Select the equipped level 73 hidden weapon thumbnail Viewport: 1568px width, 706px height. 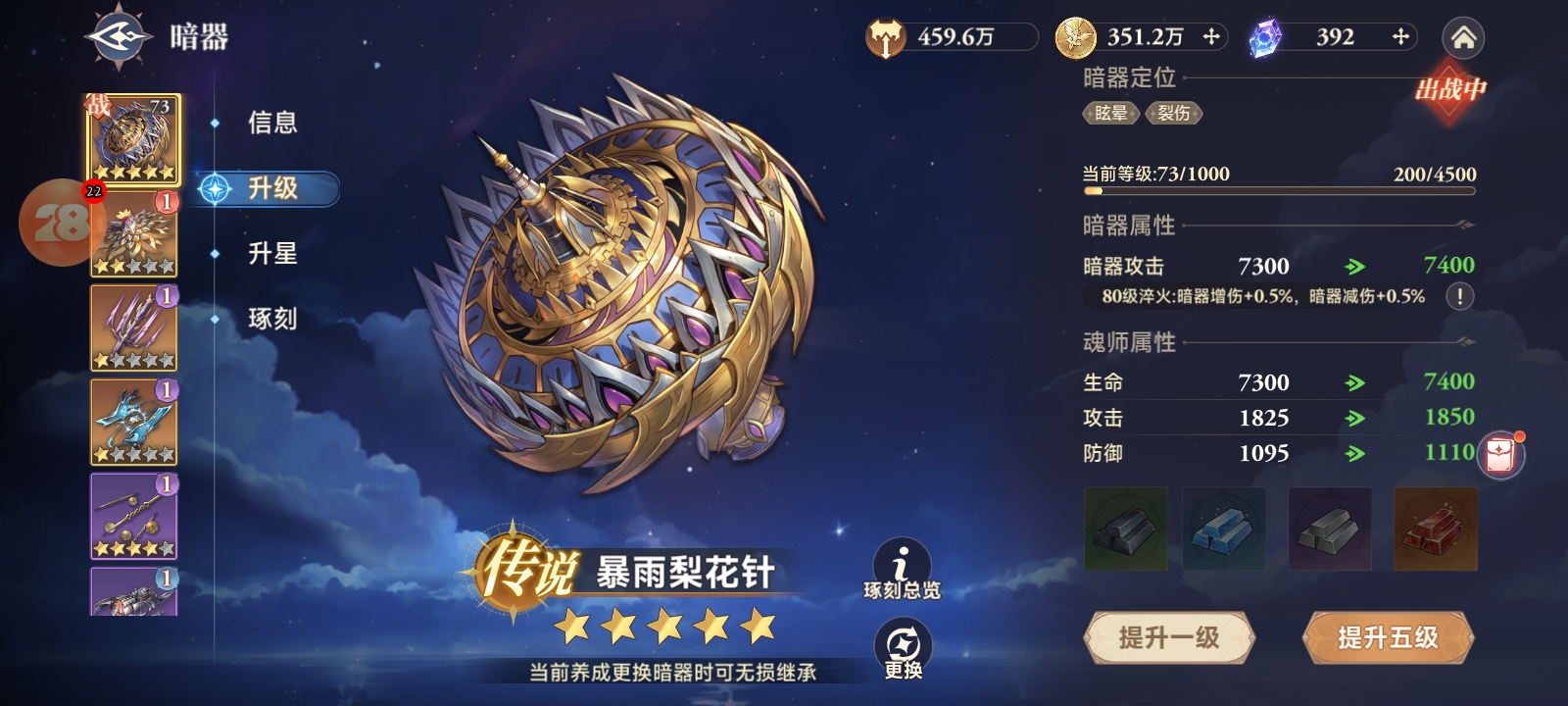(x=134, y=139)
